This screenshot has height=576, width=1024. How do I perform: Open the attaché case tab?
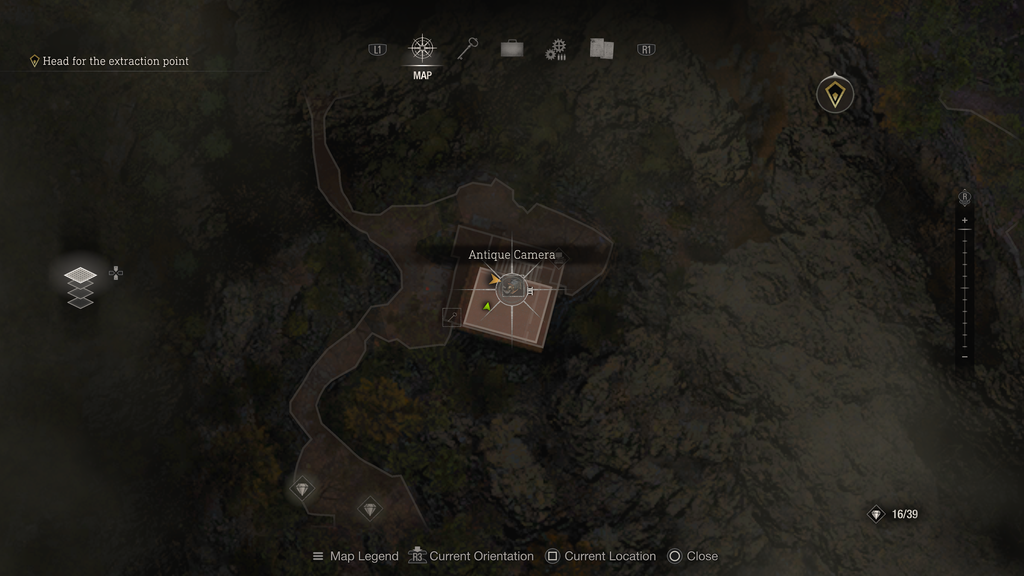click(511, 49)
